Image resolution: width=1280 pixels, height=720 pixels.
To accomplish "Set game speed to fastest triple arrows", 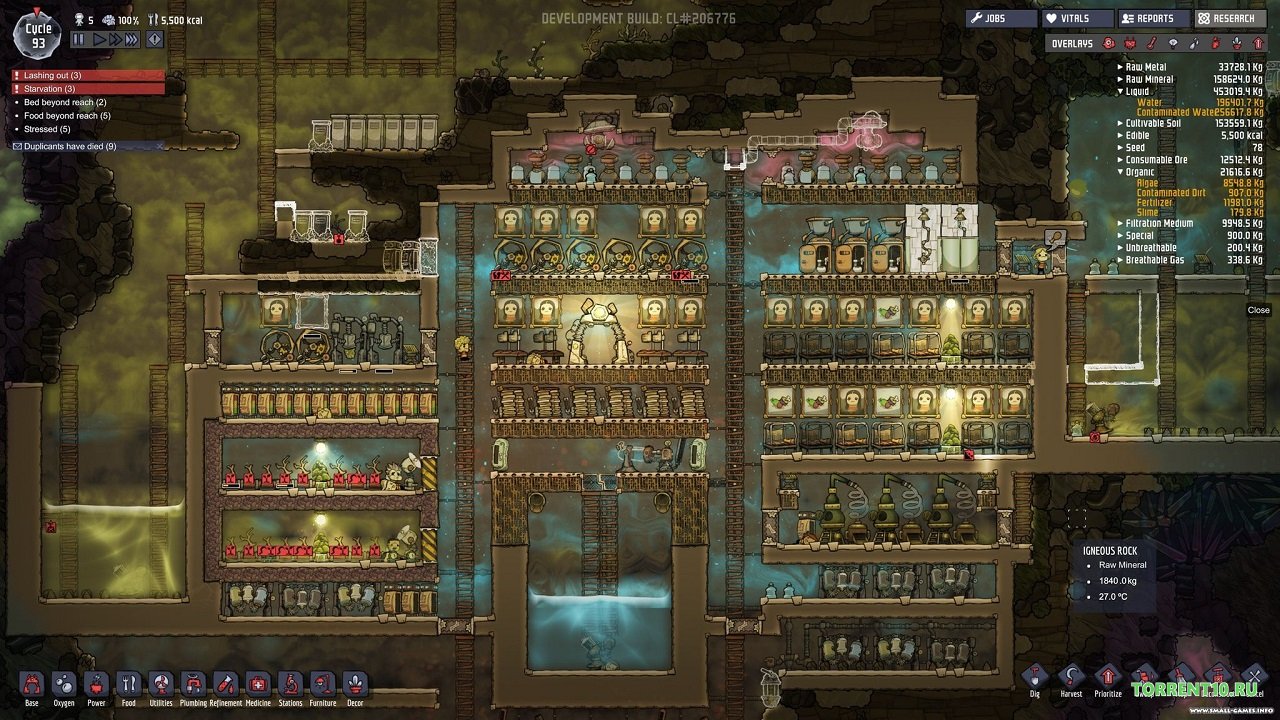I will click(x=132, y=40).
